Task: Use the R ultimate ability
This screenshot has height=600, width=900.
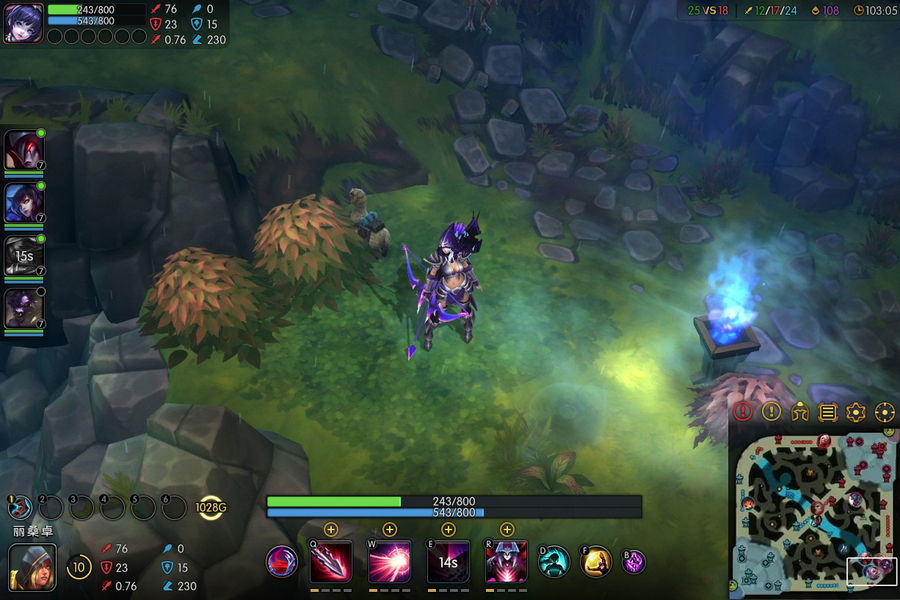Action: 506,562
